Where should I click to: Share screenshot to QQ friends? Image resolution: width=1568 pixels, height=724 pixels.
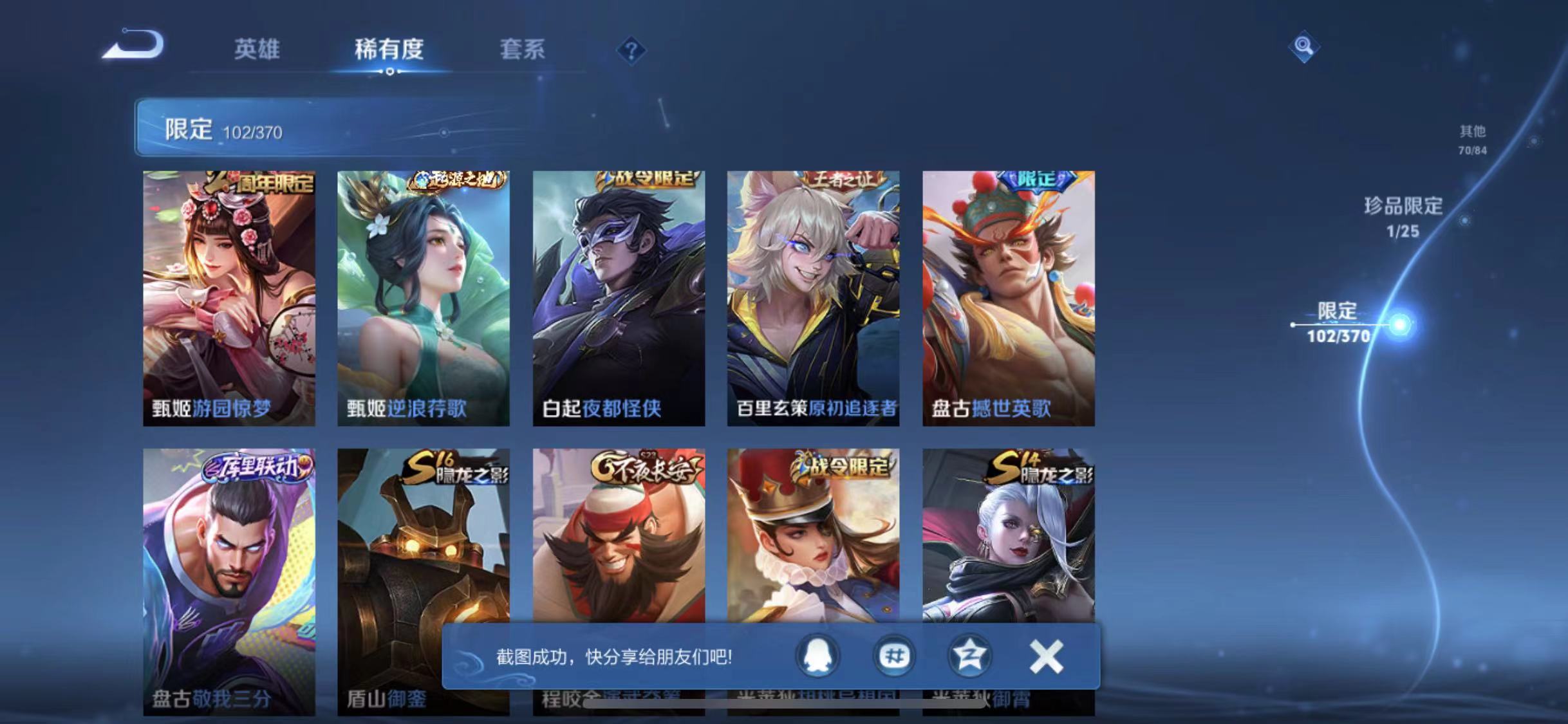coord(819,656)
